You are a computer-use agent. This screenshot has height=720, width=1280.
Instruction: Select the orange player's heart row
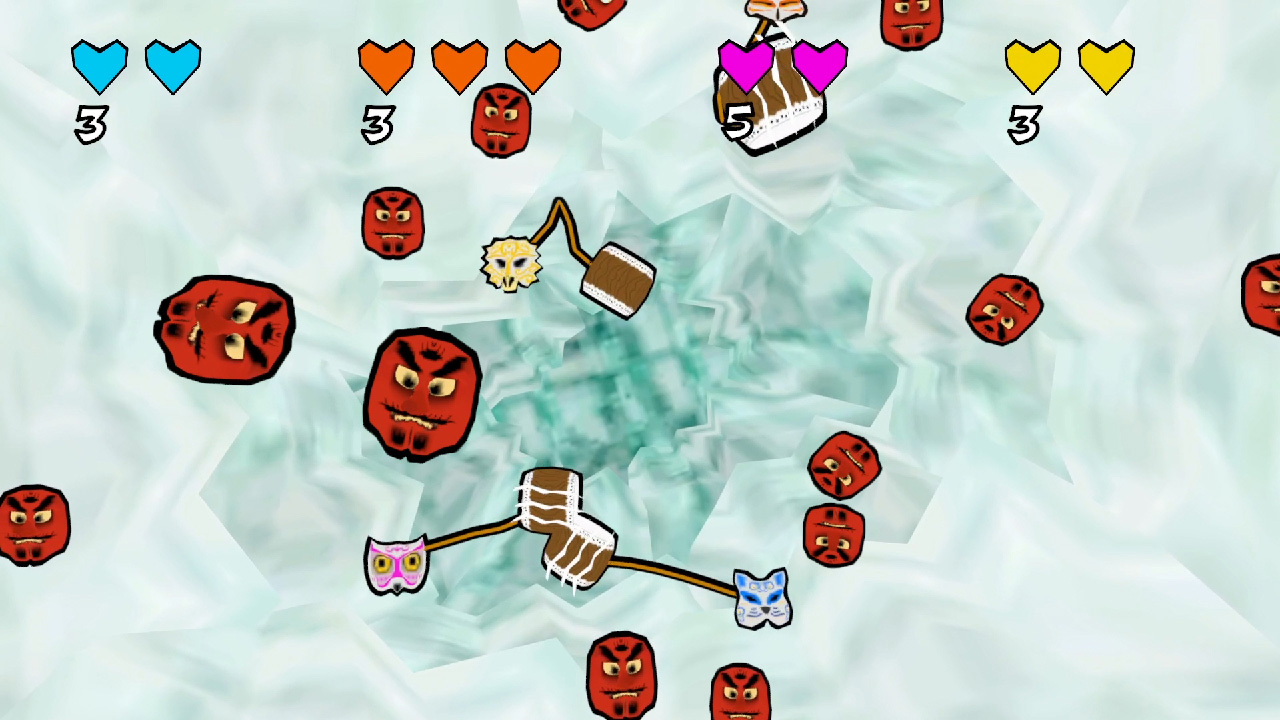(x=460, y=64)
